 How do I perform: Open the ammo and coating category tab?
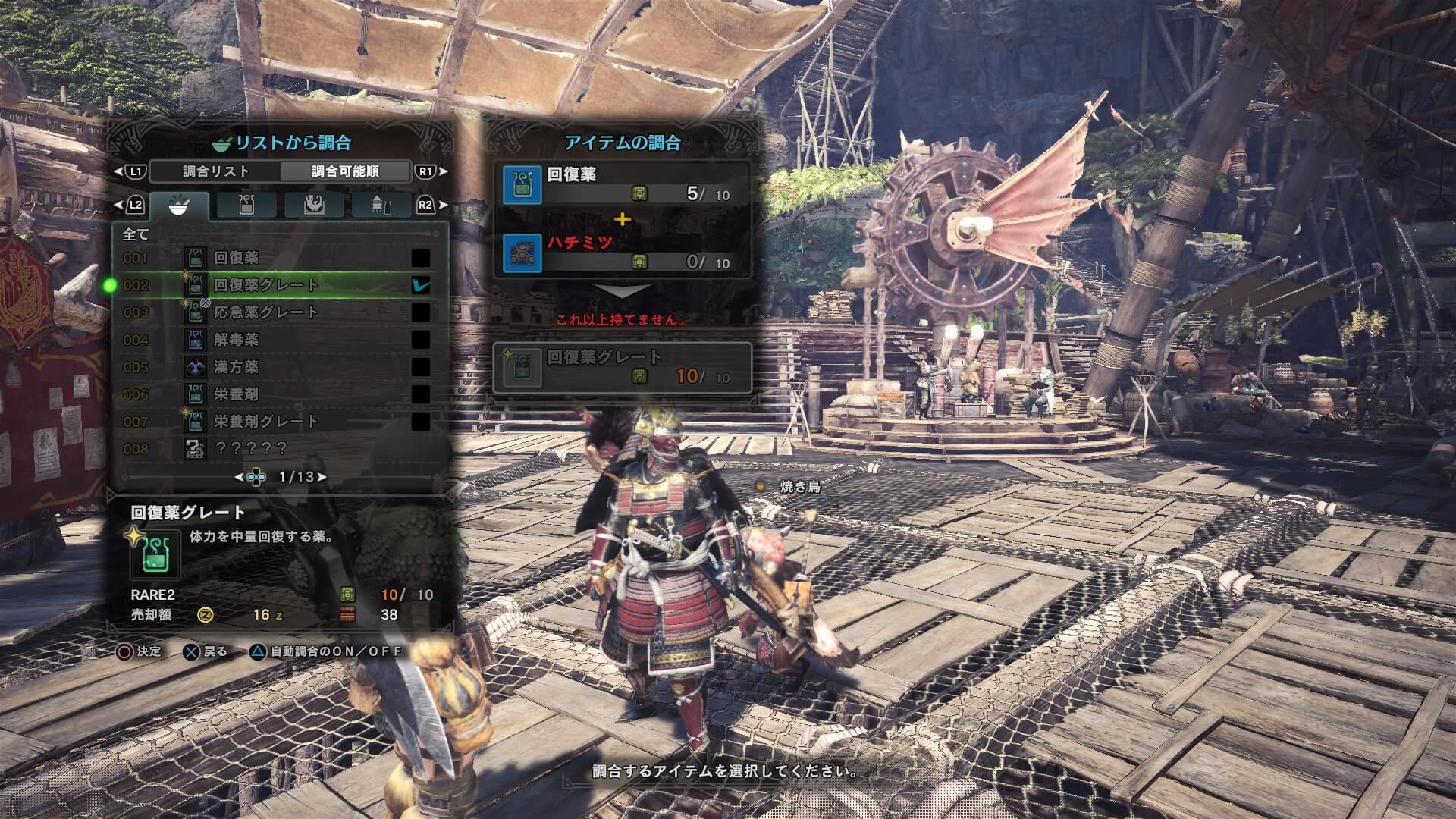(x=381, y=206)
